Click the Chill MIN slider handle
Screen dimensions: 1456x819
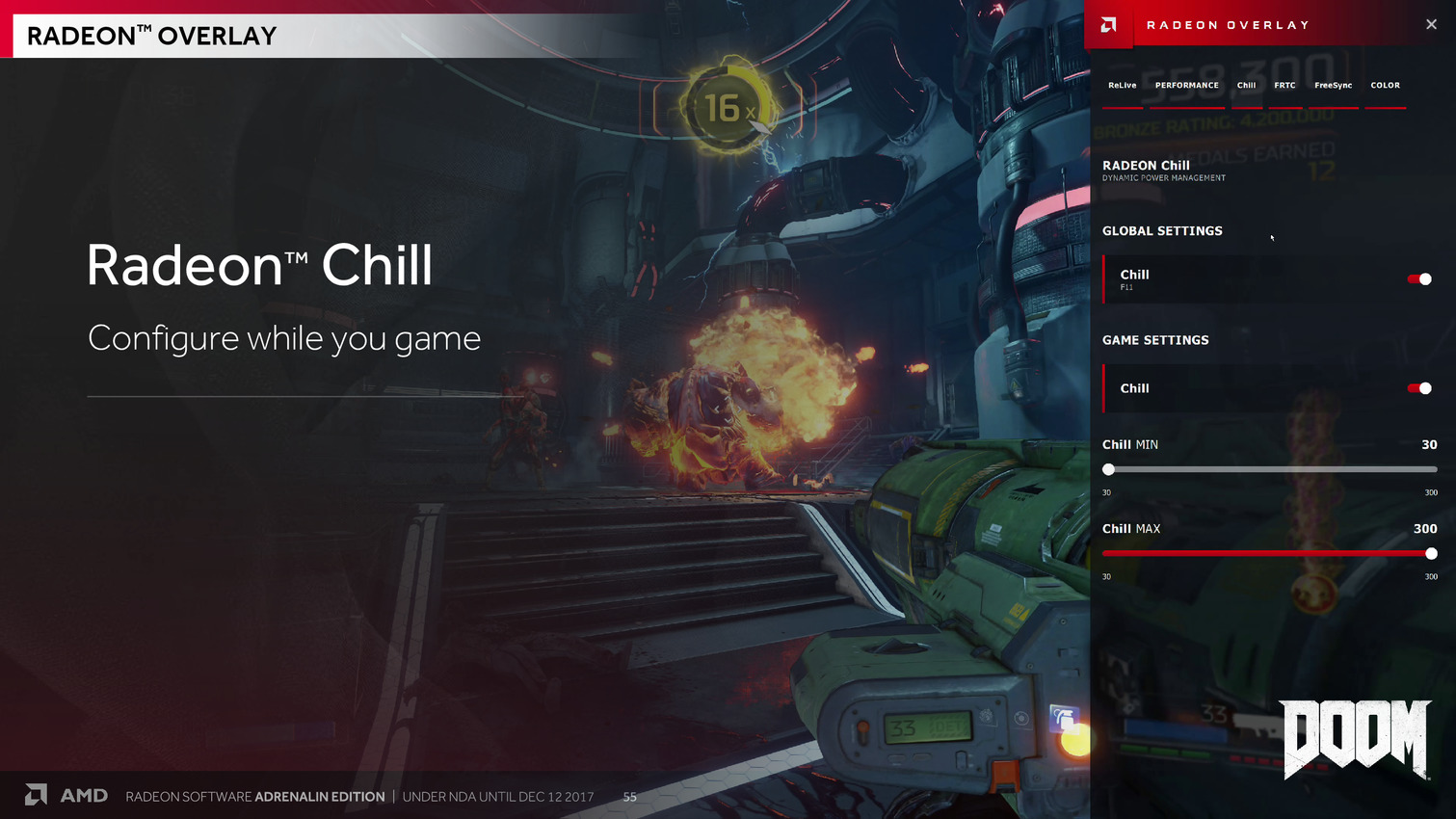(1109, 469)
